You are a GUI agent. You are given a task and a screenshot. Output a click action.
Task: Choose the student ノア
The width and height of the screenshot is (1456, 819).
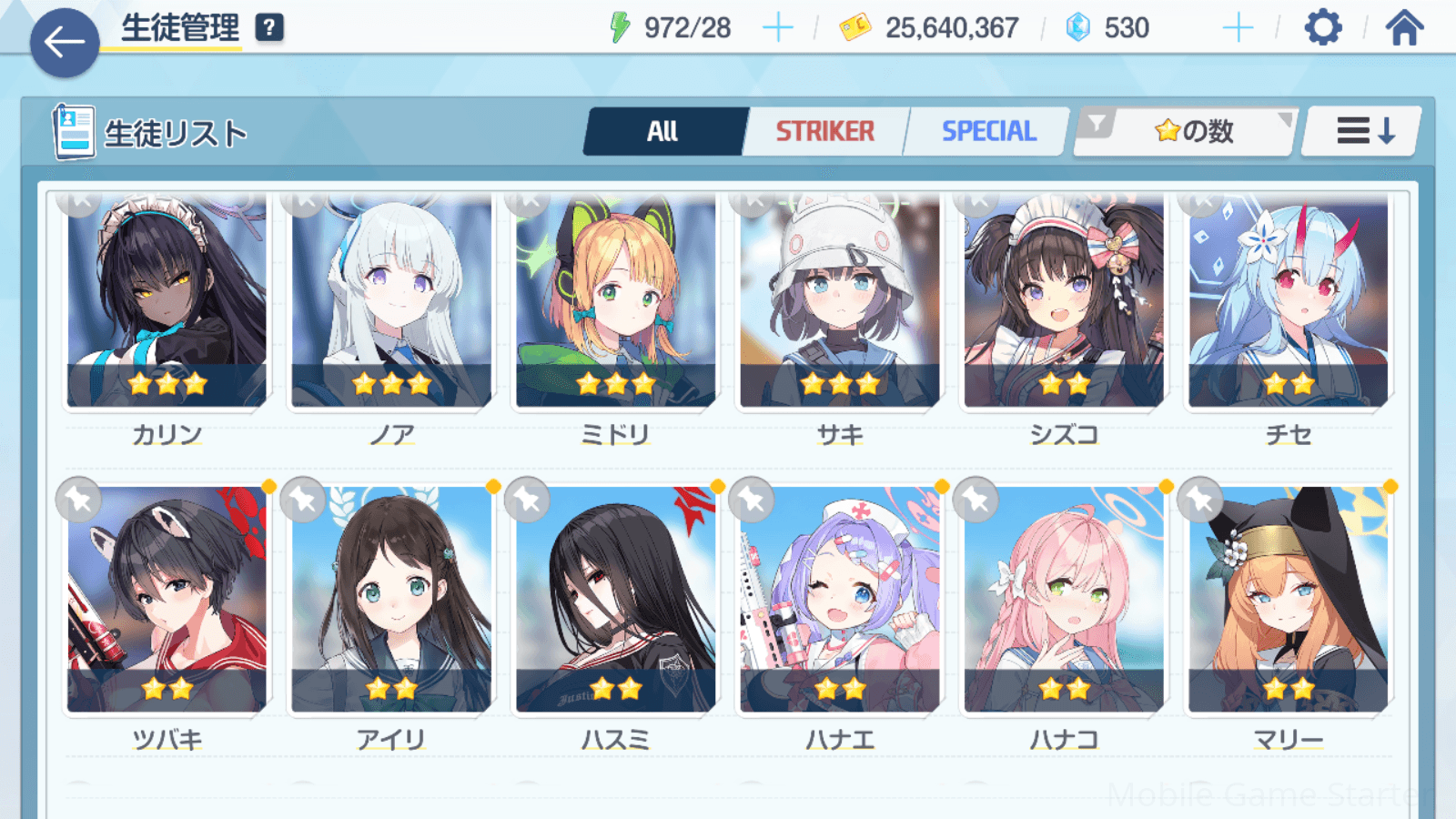click(x=391, y=300)
